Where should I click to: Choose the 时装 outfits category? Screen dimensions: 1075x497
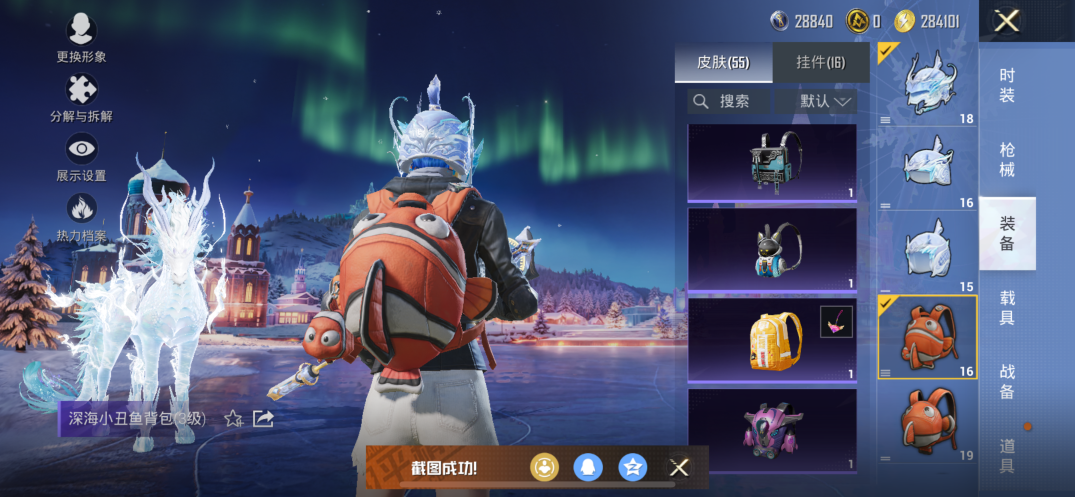(1007, 86)
